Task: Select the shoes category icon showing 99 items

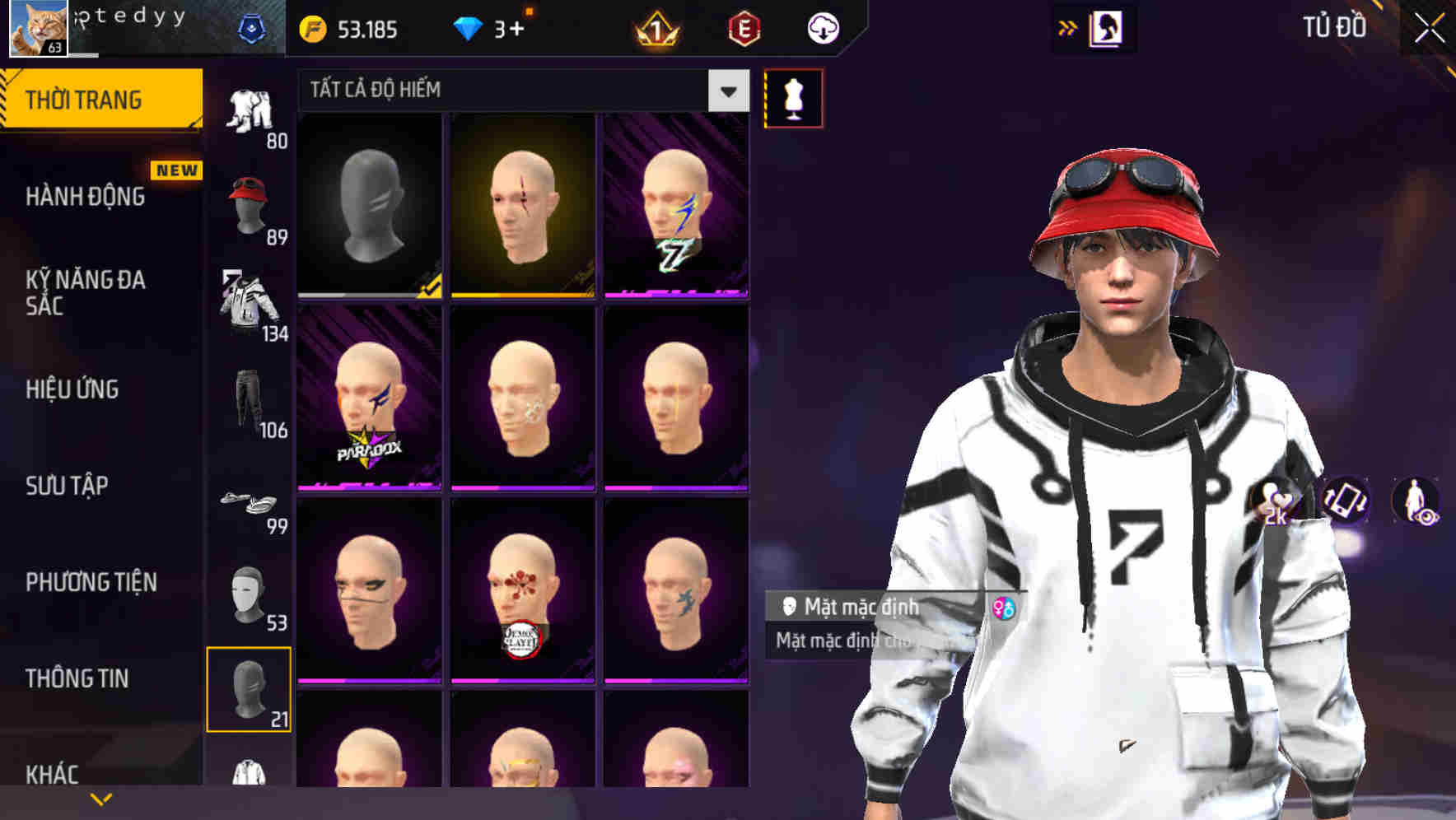Action: (247, 502)
